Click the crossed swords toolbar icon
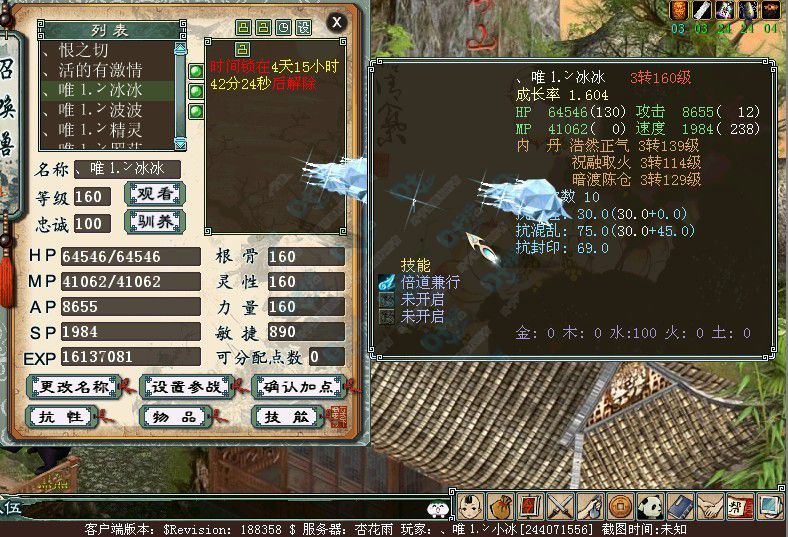Viewport: 788px width, 537px height. 560,506
